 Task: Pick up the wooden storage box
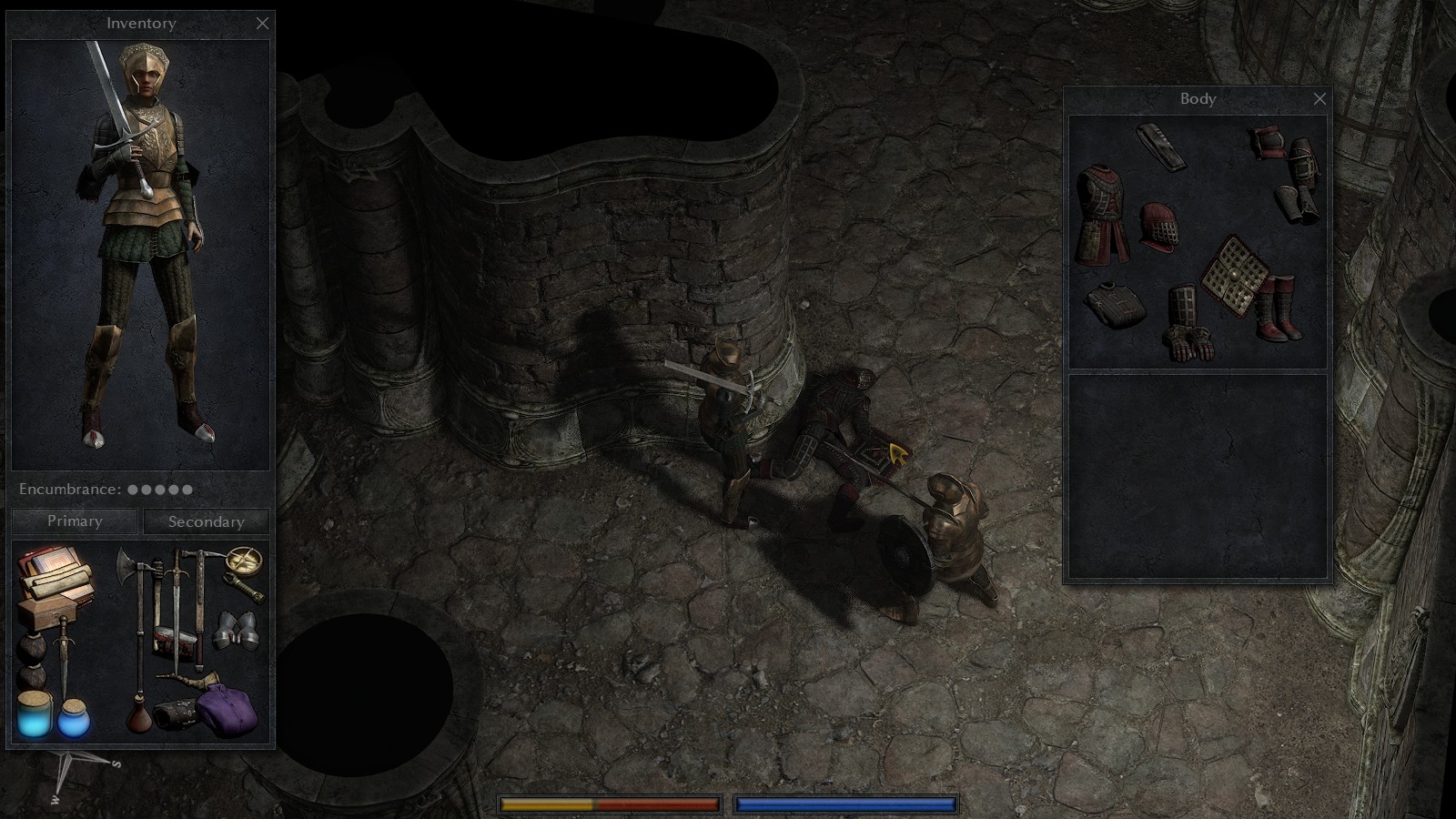tap(48, 613)
